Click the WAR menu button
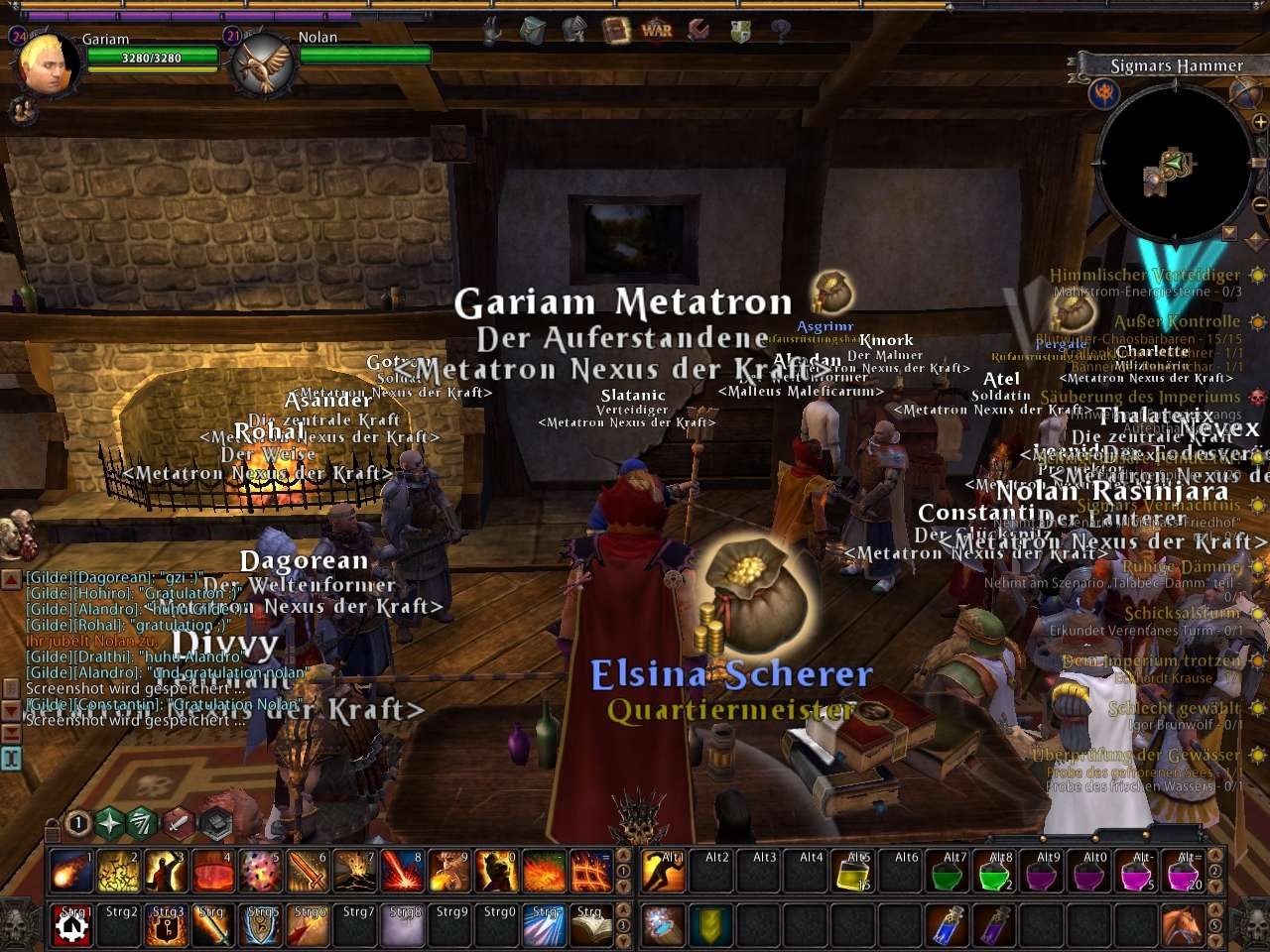Viewport: 1270px width, 952px height. (657, 30)
